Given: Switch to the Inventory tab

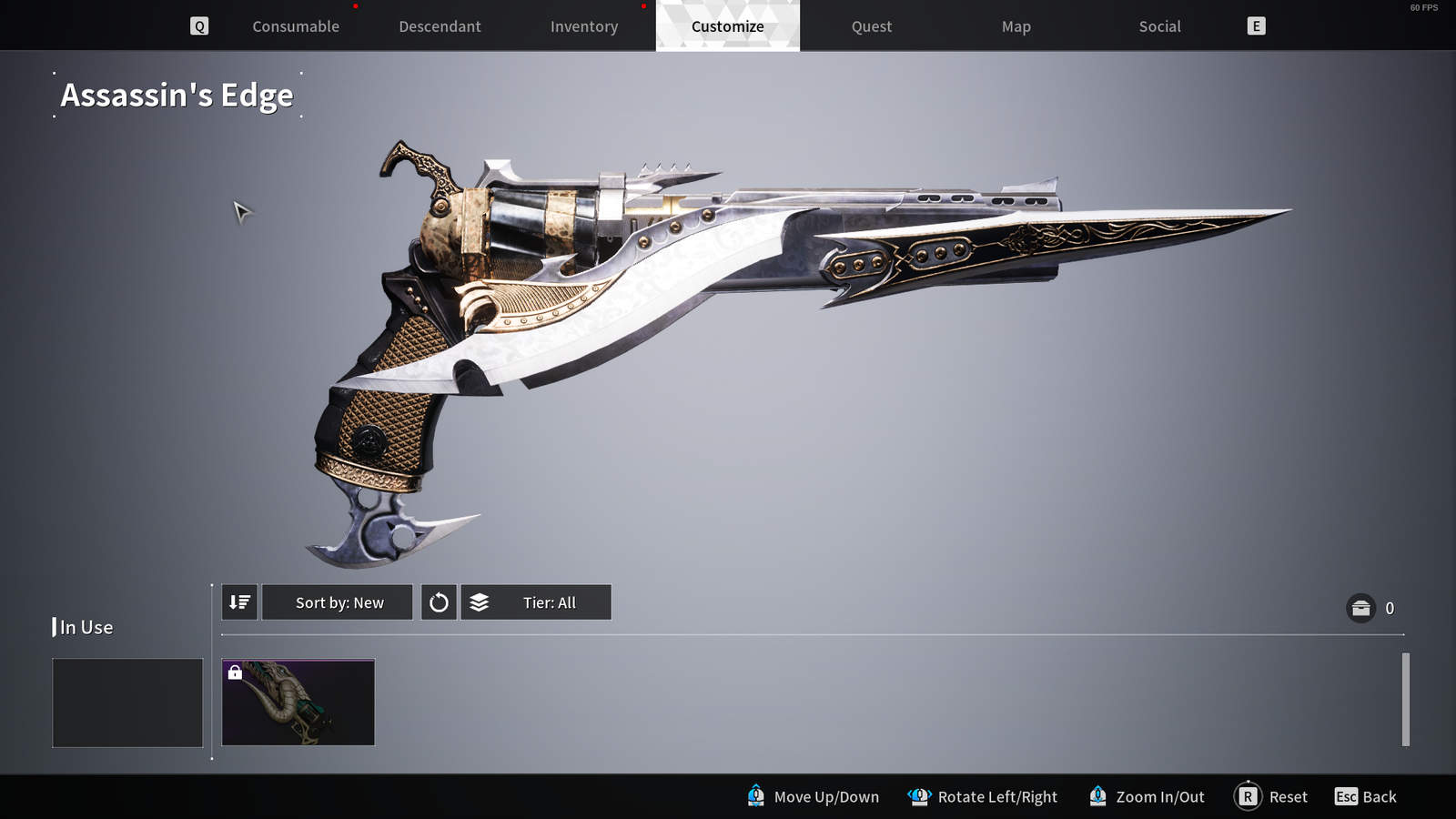Looking at the screenshot, I should coord(583,26).
